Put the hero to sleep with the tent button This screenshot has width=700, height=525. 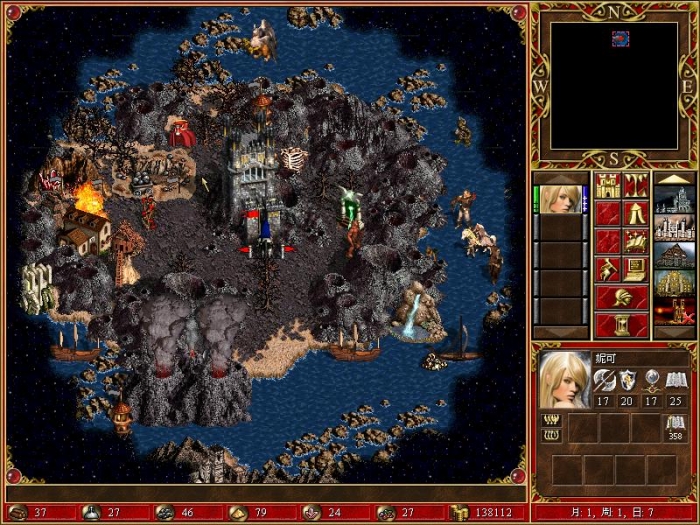[636, 213]
